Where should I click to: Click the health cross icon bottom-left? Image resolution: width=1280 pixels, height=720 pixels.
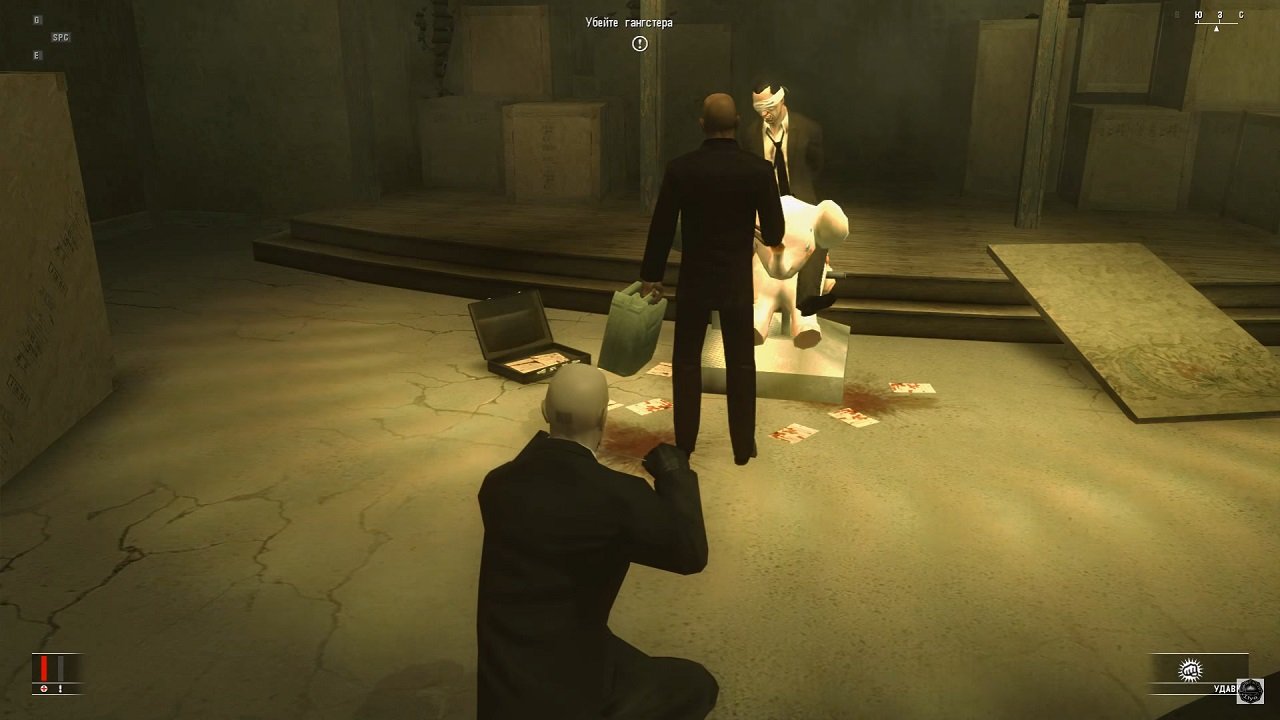coord(44,689)
